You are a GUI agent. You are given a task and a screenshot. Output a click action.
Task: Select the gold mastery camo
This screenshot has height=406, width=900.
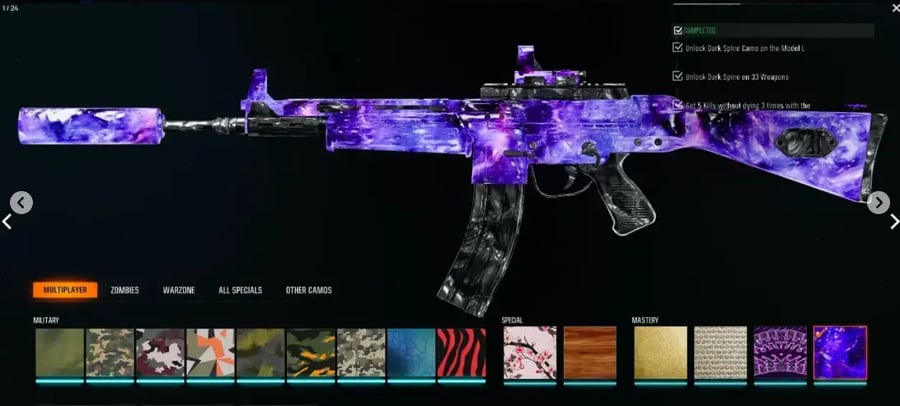(x=660, y=352)
